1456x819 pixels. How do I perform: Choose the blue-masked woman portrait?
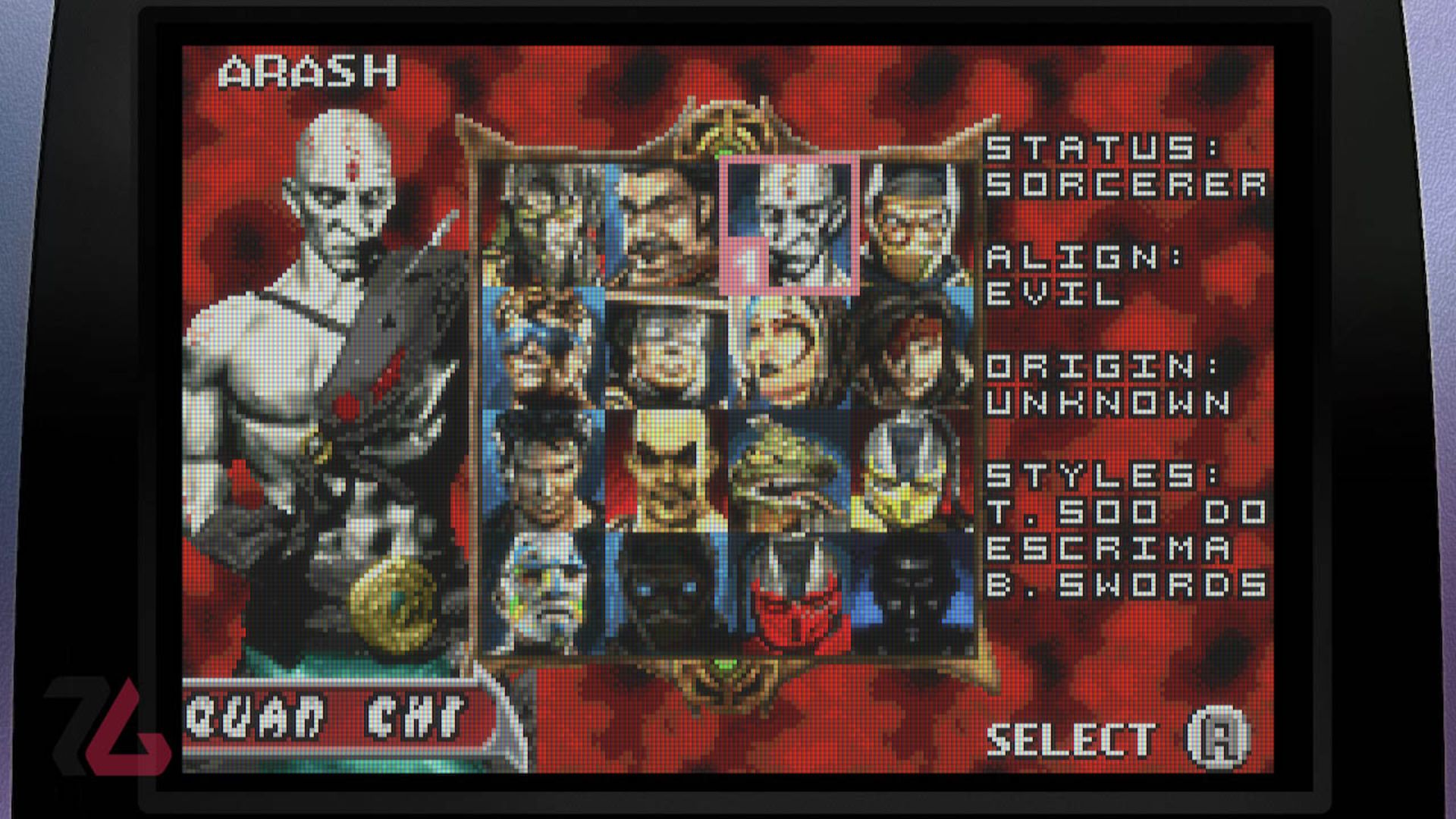coord(544,349)
